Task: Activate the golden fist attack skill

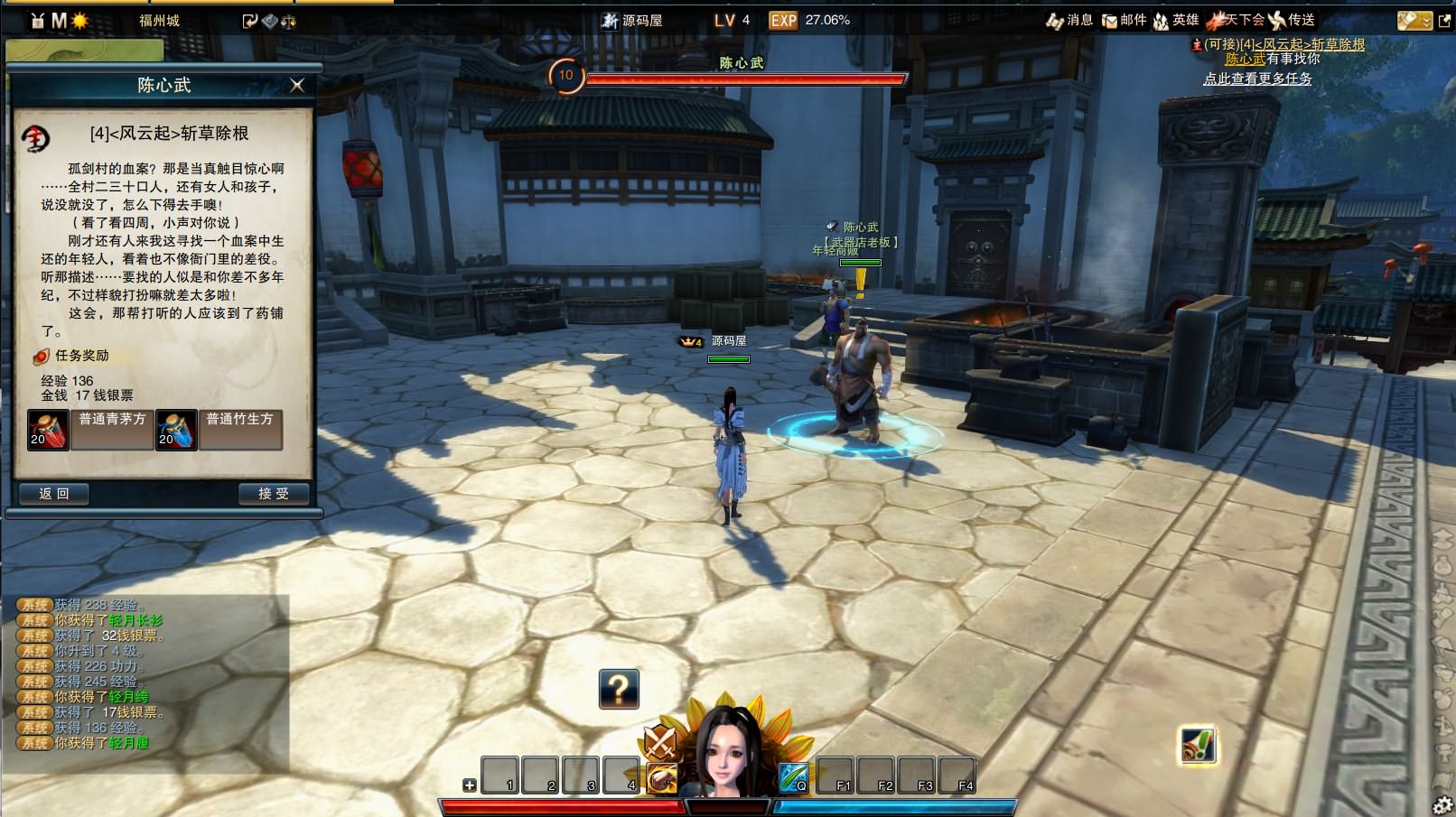Action: click(661, 777)
